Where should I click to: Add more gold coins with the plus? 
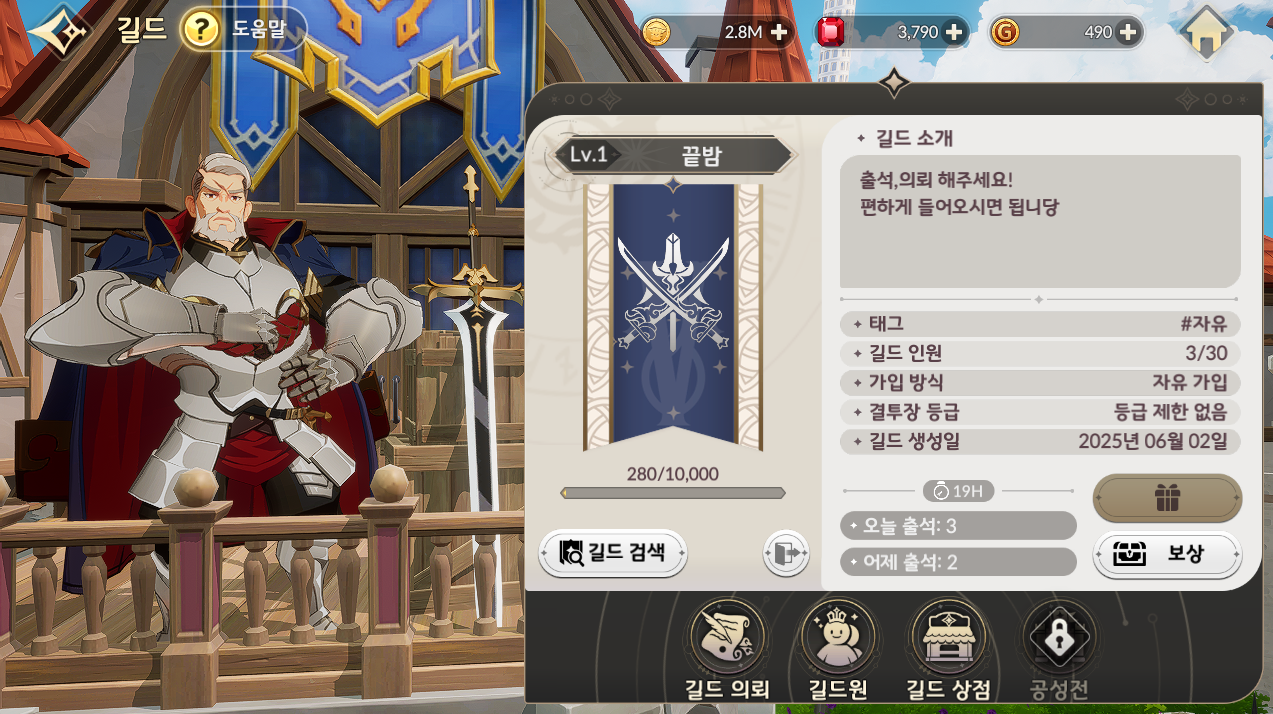click(x=779, y=32)
